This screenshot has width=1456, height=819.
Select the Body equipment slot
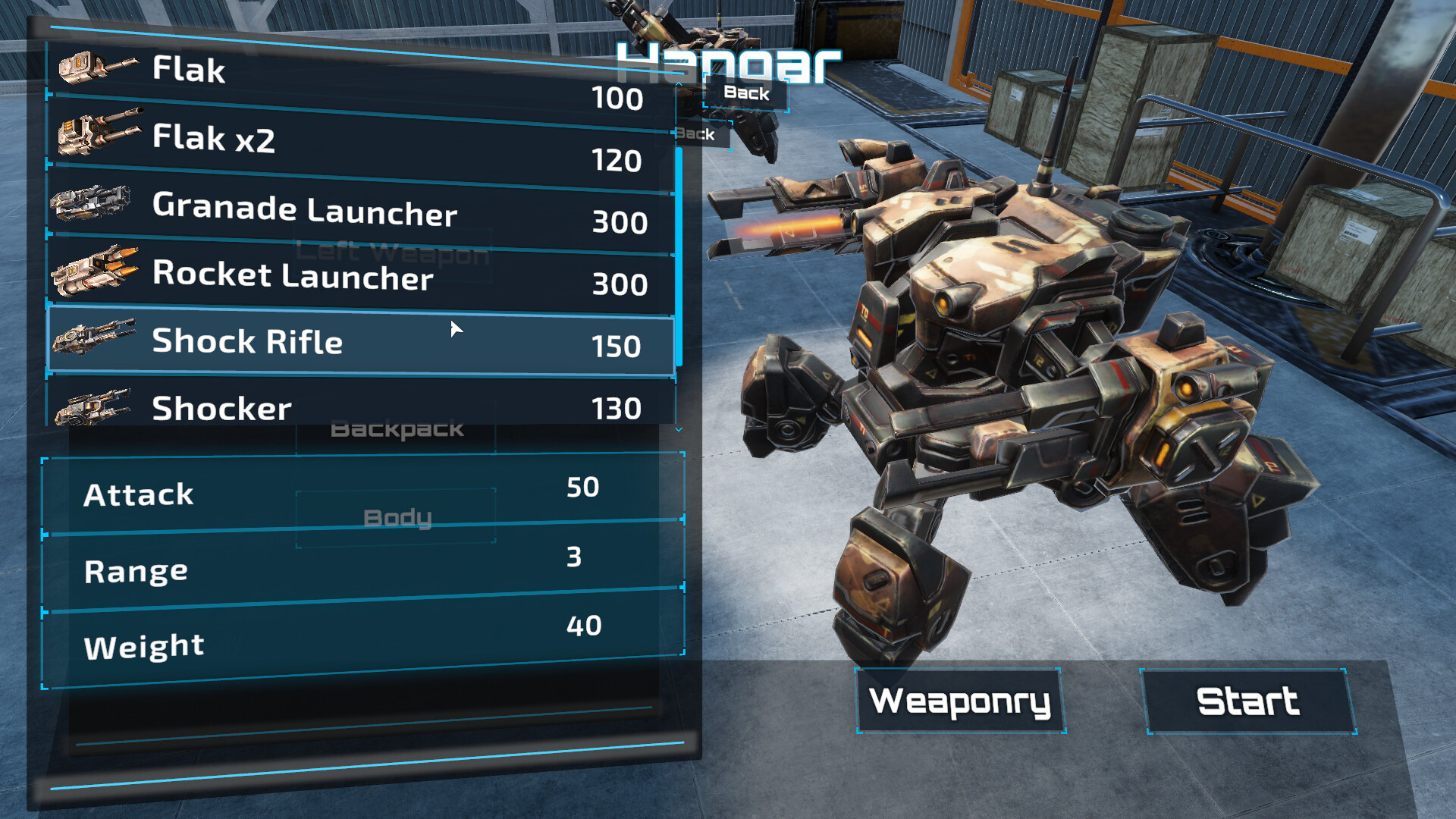397,516
